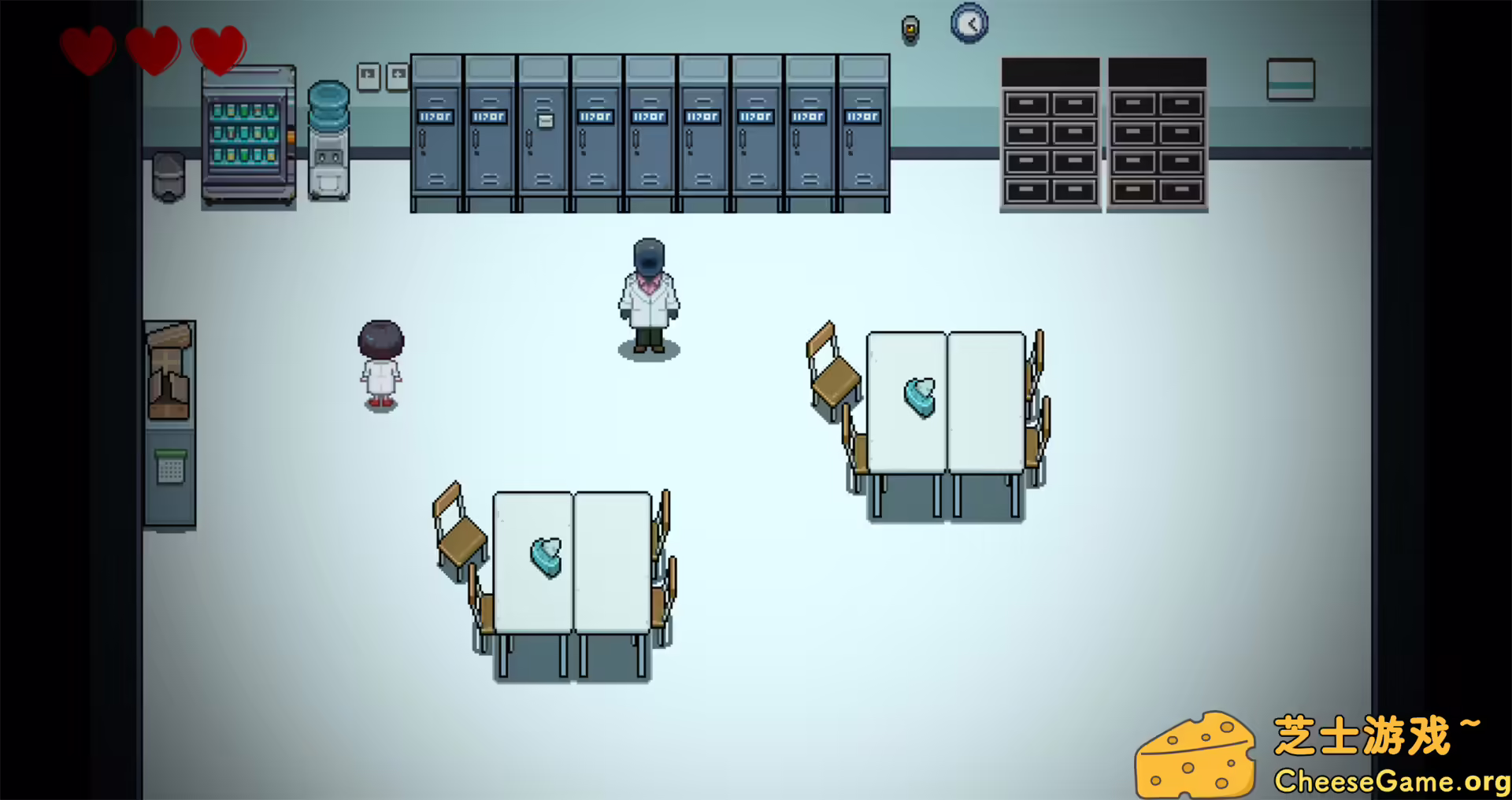Click the wall clock icon

(970, 23)
